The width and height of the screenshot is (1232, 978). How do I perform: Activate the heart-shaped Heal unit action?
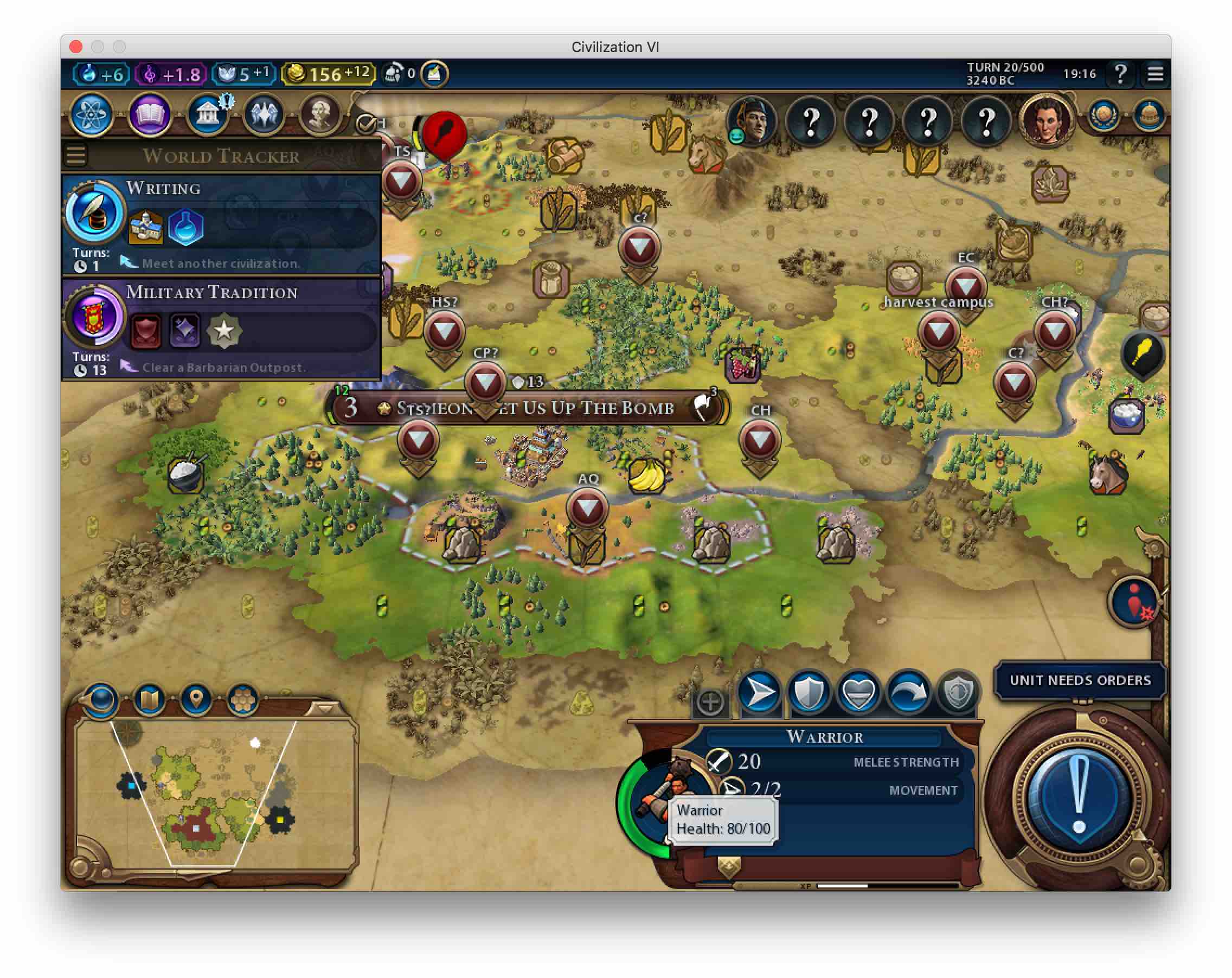coord(858,693)
